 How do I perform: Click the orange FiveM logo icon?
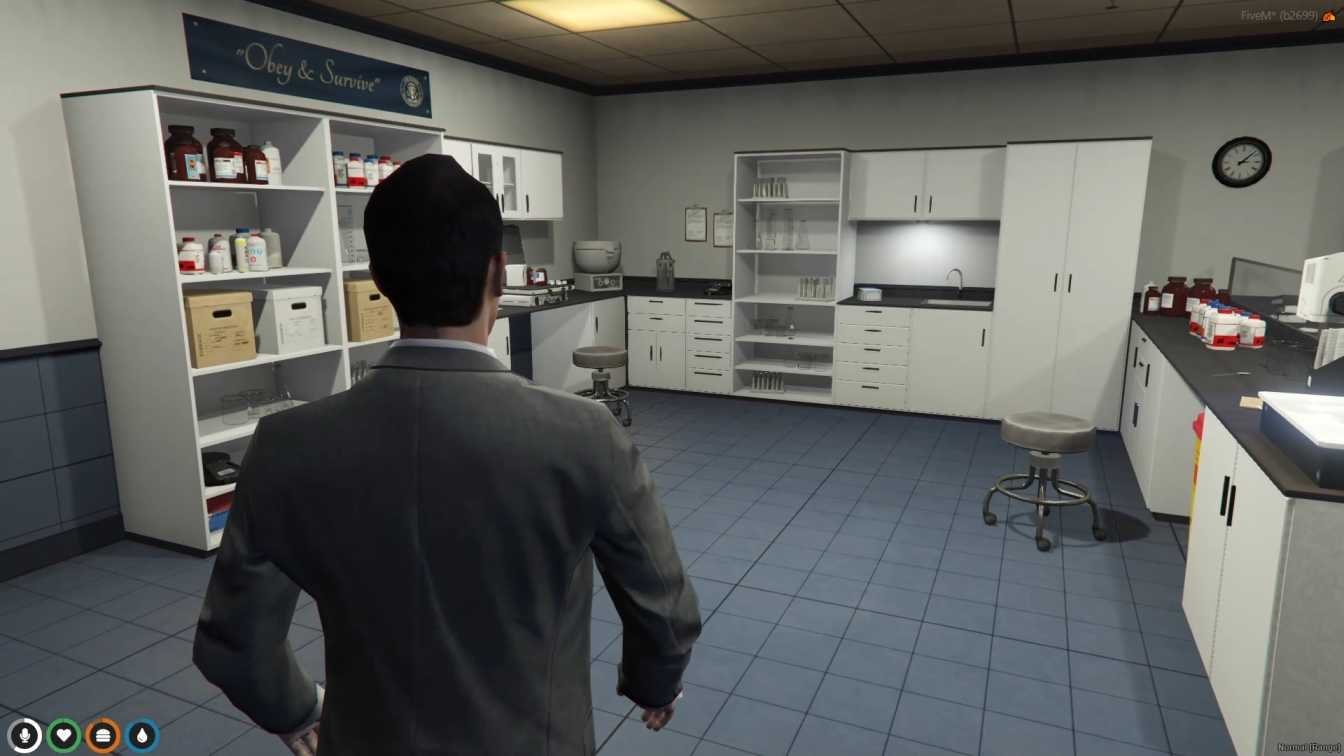pos(1329,15)
